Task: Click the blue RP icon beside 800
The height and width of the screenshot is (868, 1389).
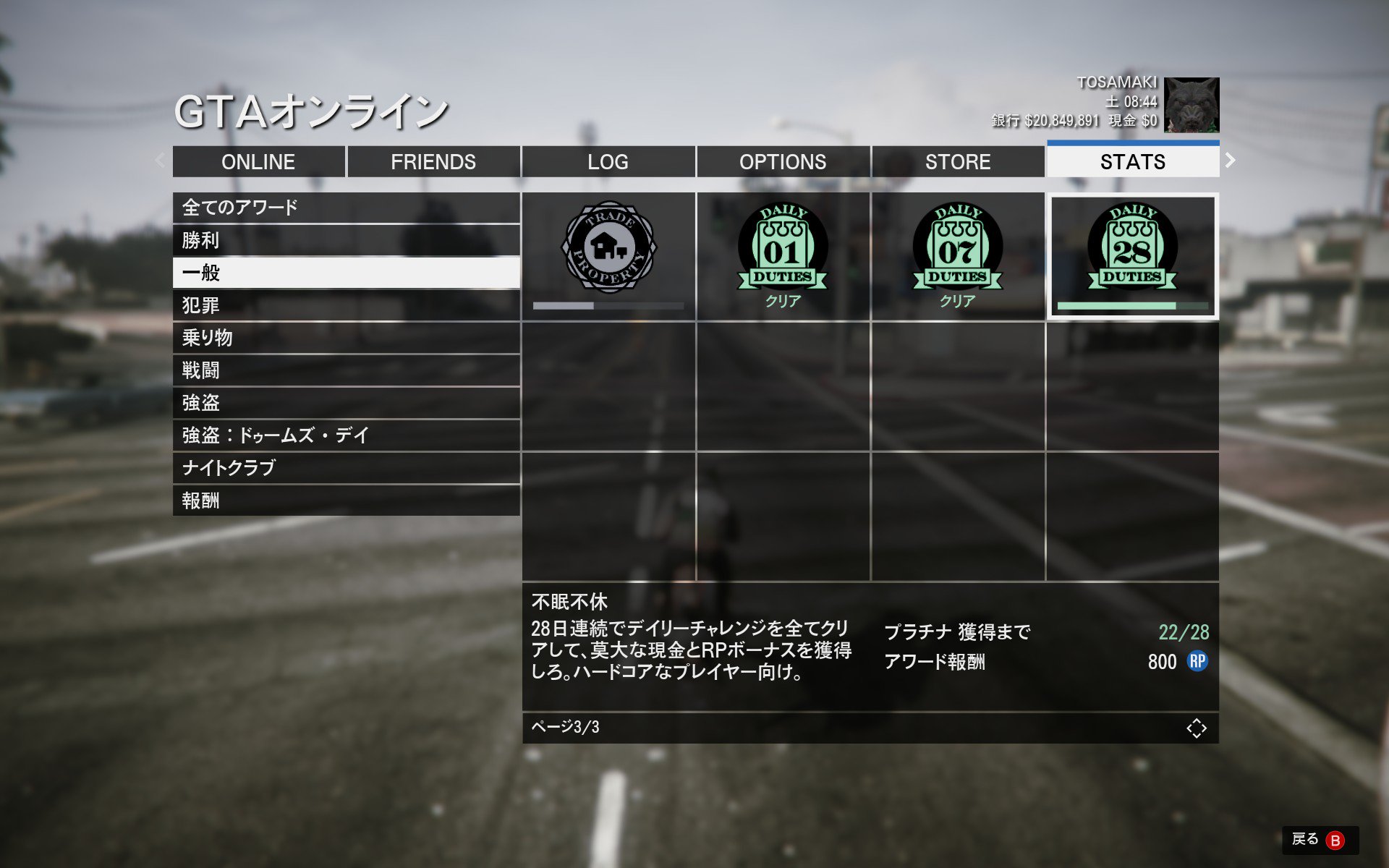Action: pos(1197,662)
